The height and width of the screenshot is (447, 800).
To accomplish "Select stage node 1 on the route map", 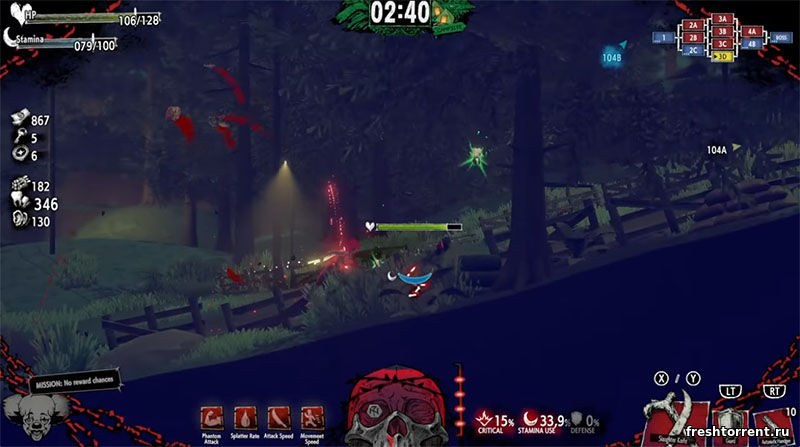I will coord(664,38).
